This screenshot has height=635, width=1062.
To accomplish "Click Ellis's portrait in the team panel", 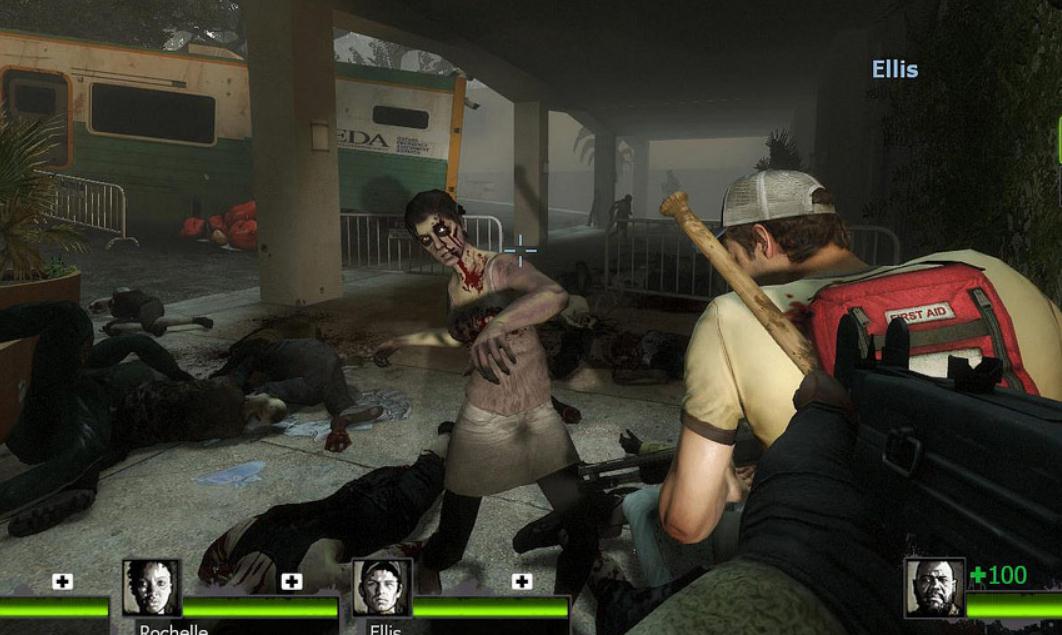I will click(382, 588).
